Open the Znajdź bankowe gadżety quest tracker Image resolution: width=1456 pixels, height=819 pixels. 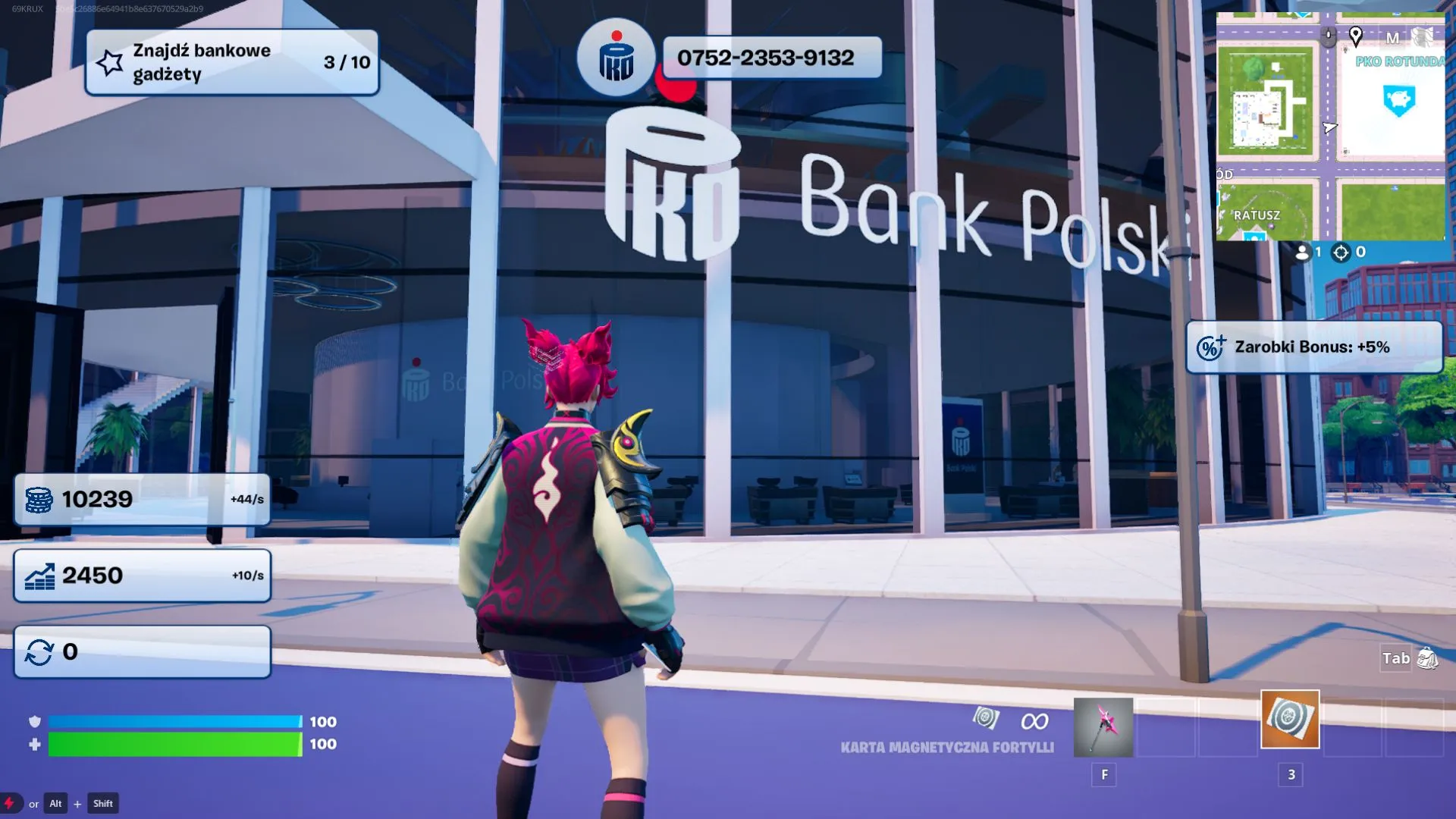pyautogui.click(x=232, y=62)
